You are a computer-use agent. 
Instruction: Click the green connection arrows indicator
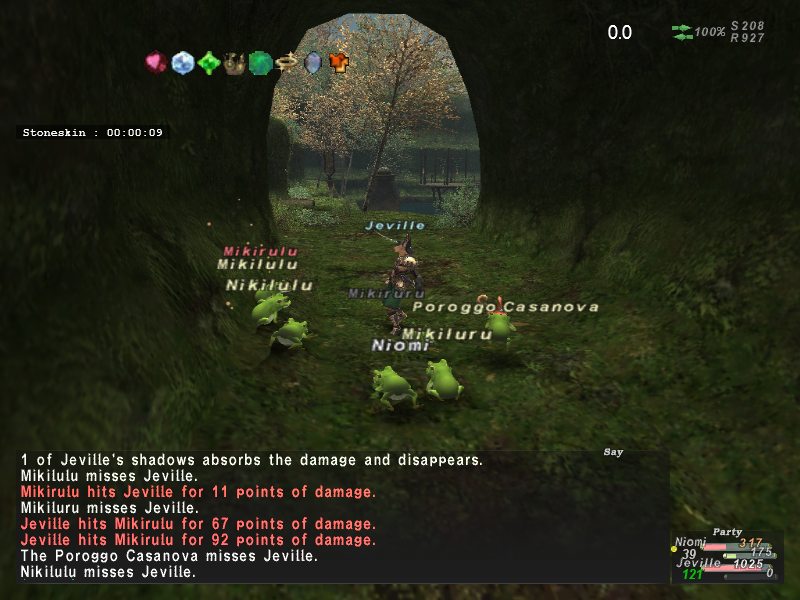[682, 32]
